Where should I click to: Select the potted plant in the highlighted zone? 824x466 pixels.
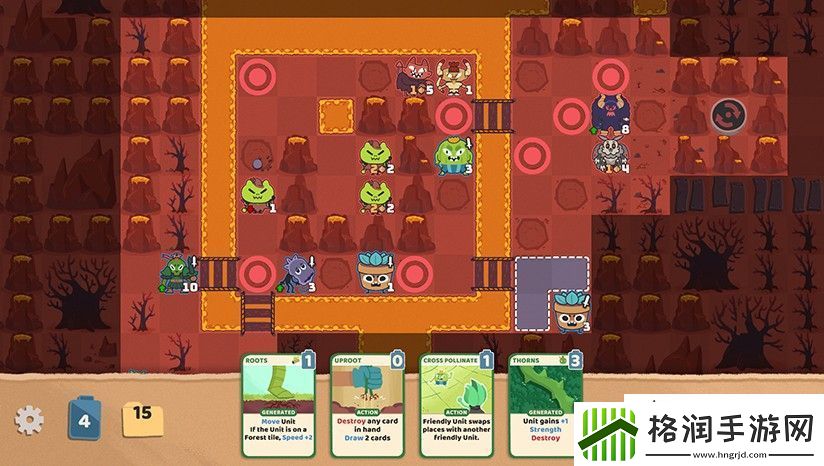[571, 311]
